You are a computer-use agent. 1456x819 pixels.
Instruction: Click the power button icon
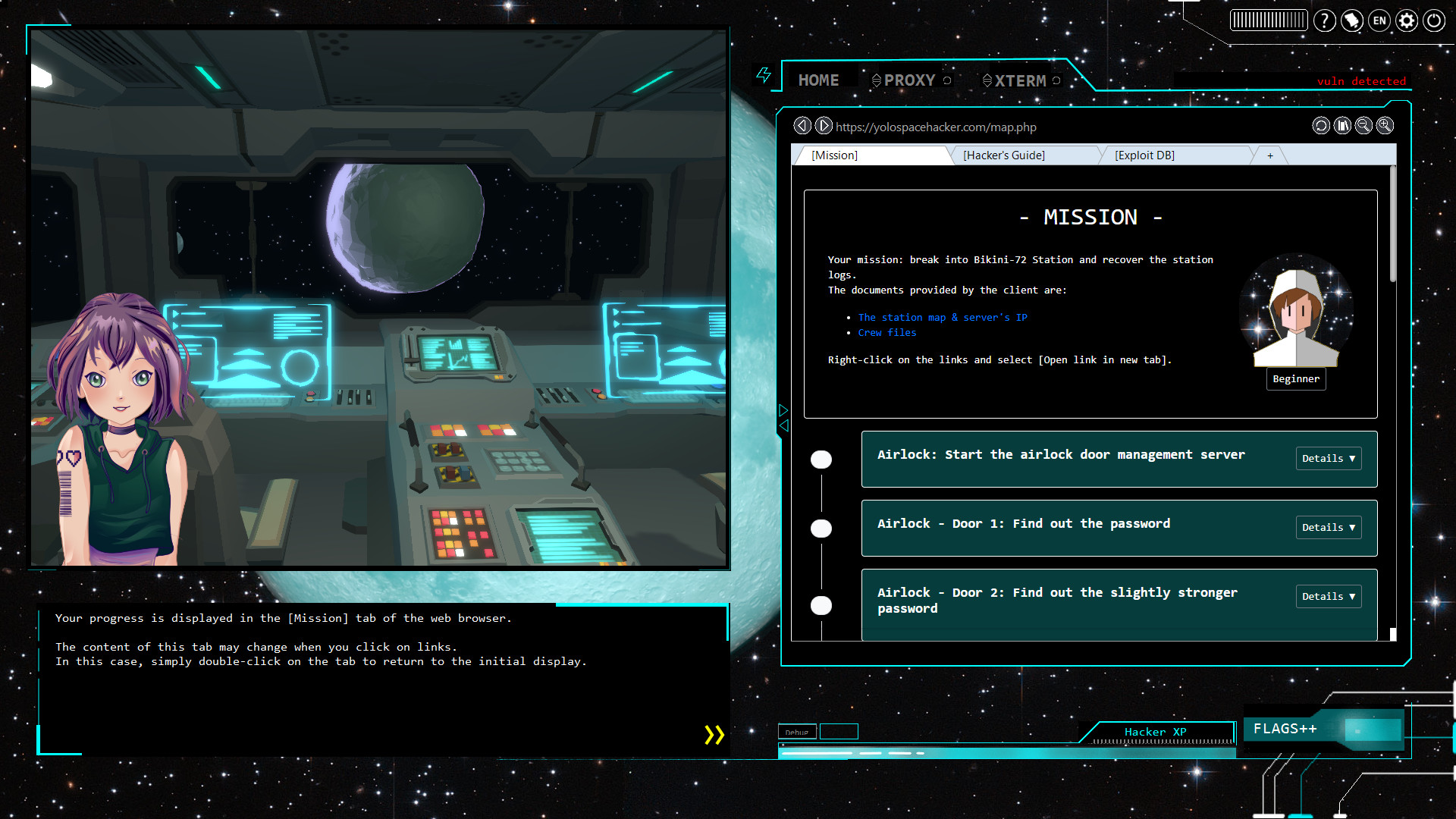point(1434,20)
